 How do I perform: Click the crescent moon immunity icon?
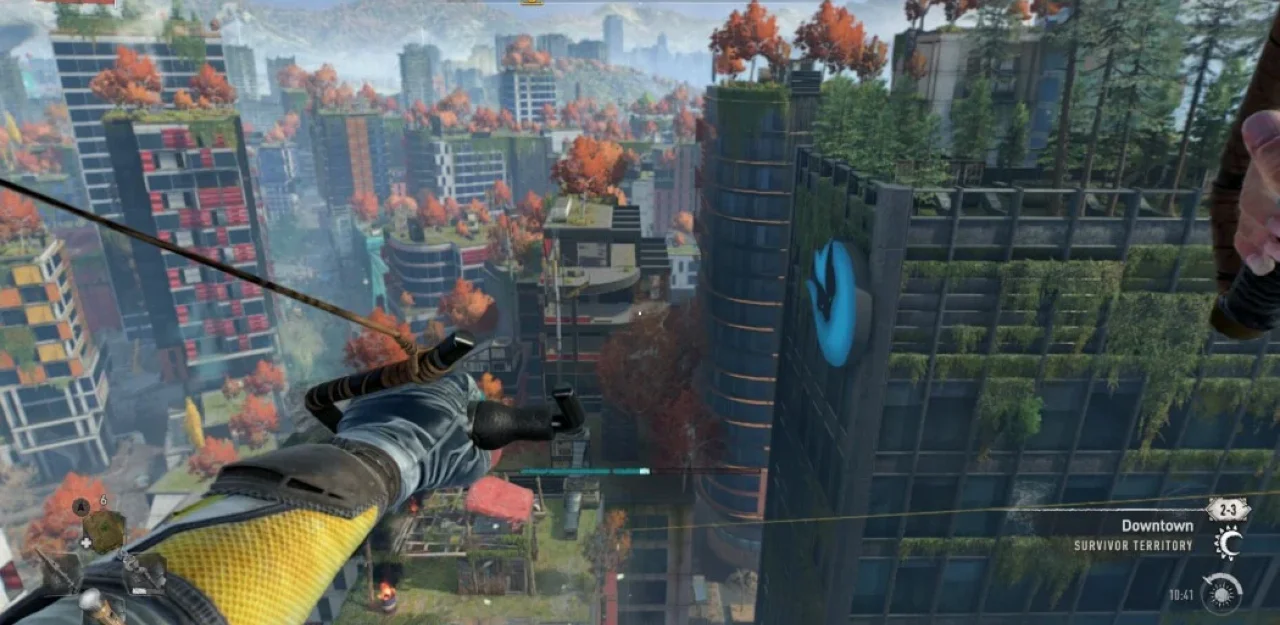pos(1228,543)
